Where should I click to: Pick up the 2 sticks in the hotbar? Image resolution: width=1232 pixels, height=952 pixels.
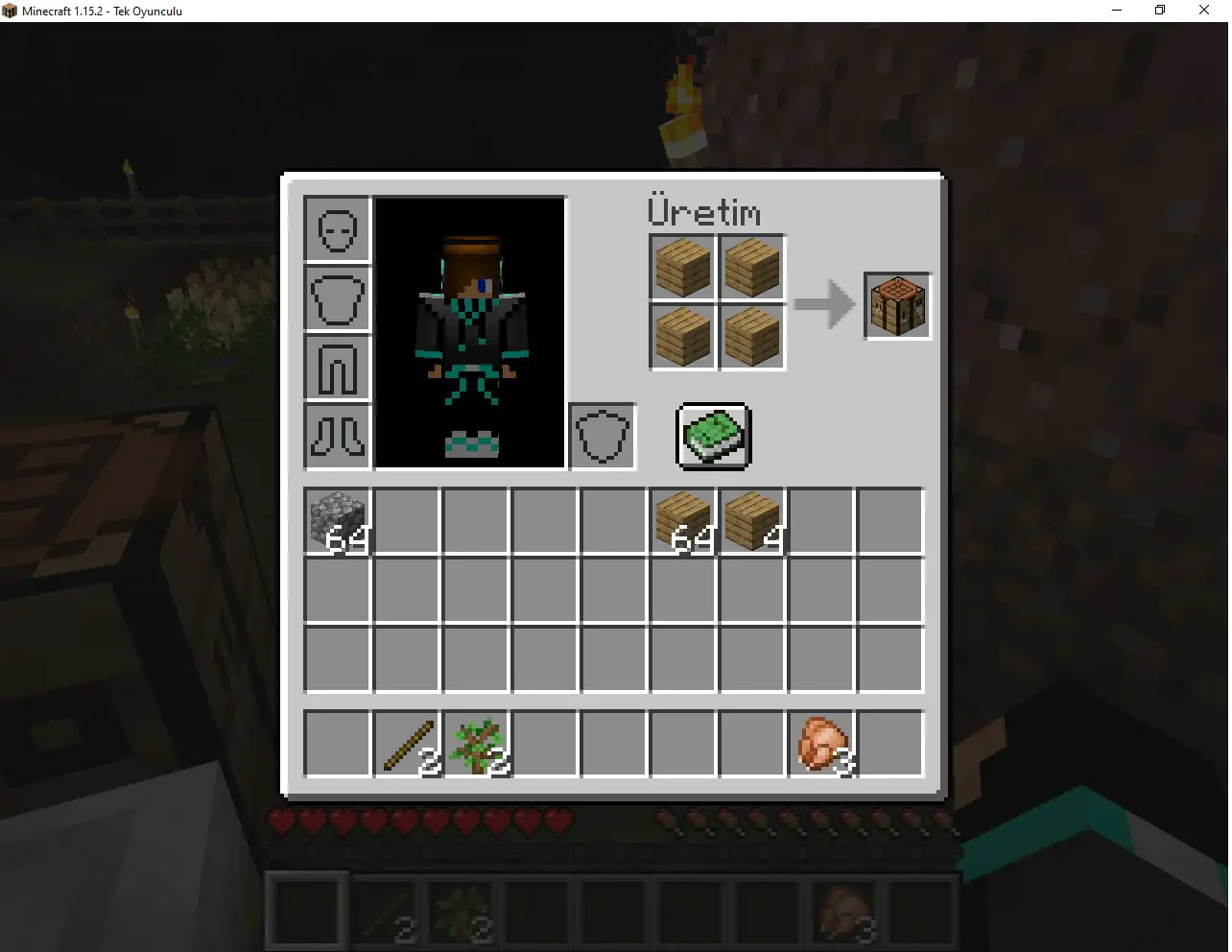tap(407, 744)
